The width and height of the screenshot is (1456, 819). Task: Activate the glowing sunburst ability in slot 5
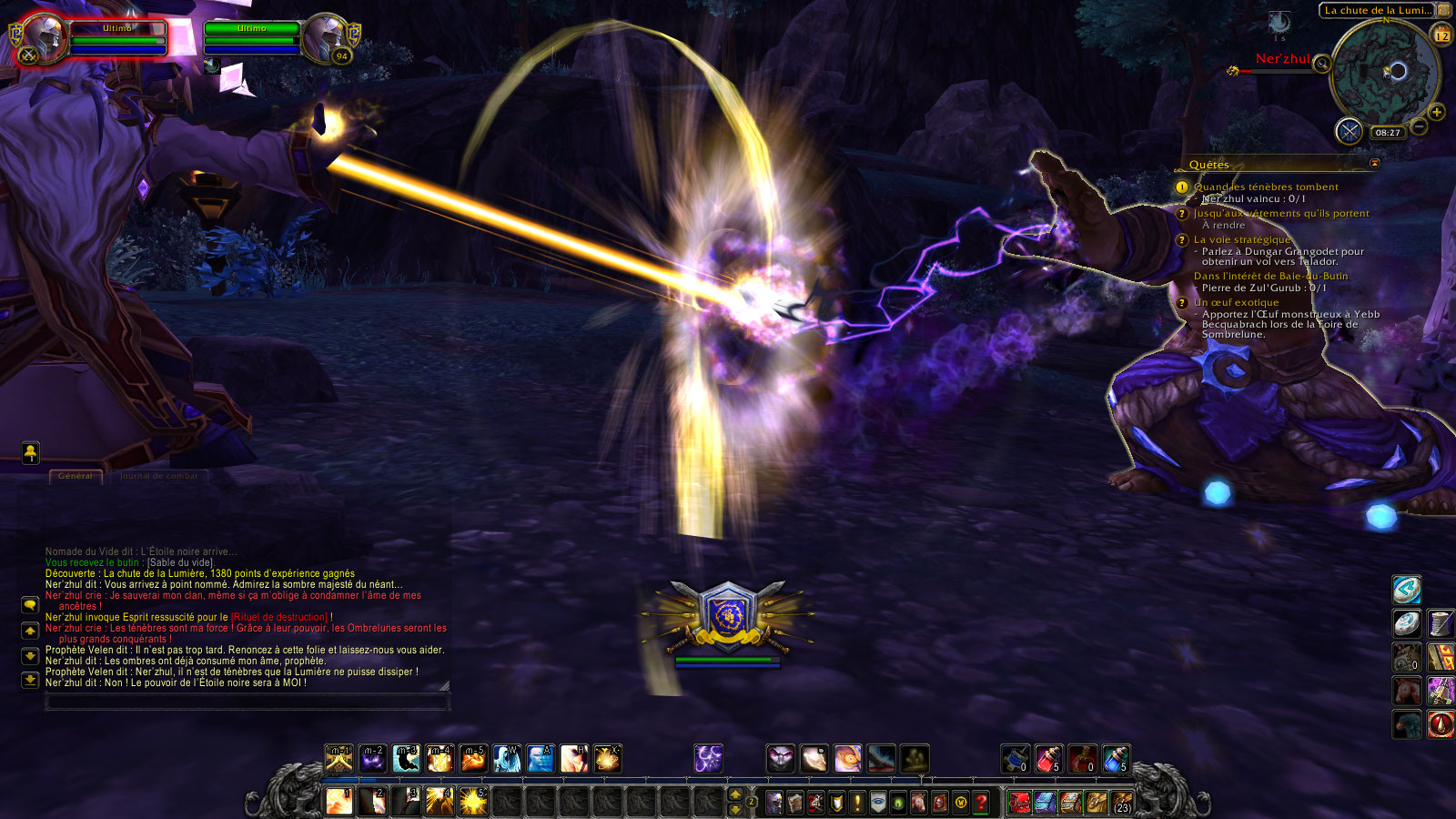473,802
